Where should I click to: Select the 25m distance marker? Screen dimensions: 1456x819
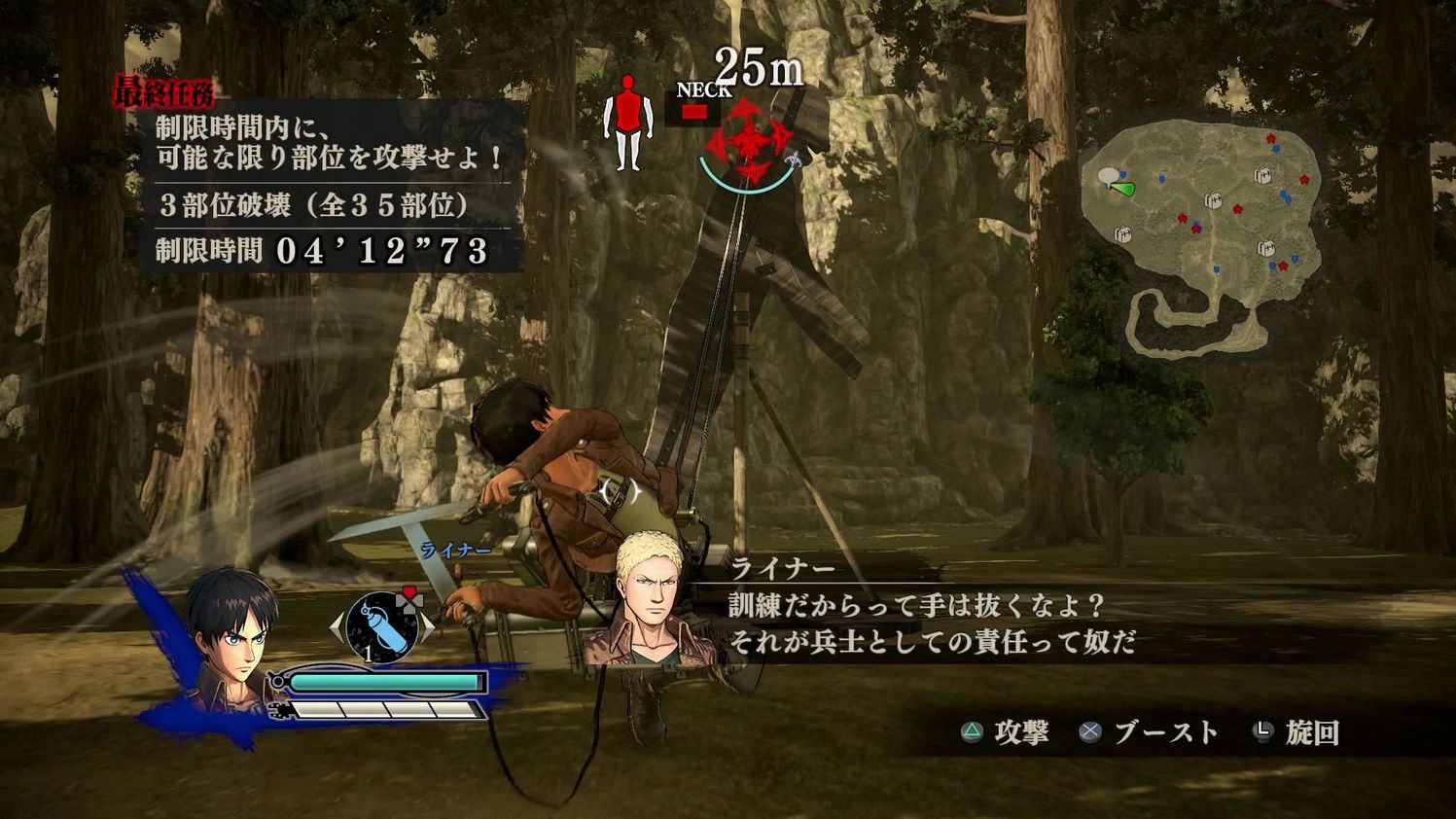click(x=758, y=65)
